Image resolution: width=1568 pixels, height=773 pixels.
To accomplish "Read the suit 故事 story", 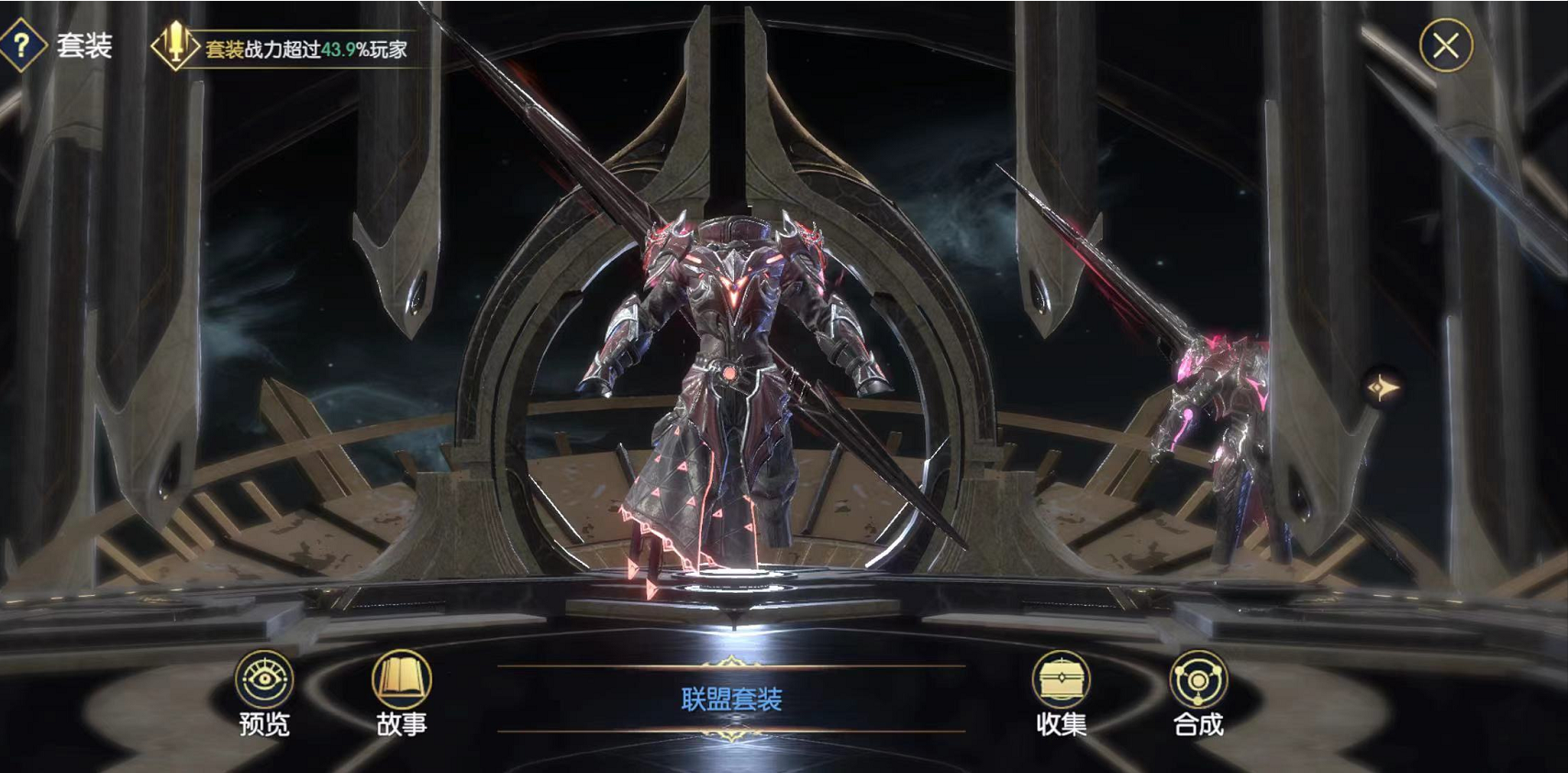I will coord(401,693).
